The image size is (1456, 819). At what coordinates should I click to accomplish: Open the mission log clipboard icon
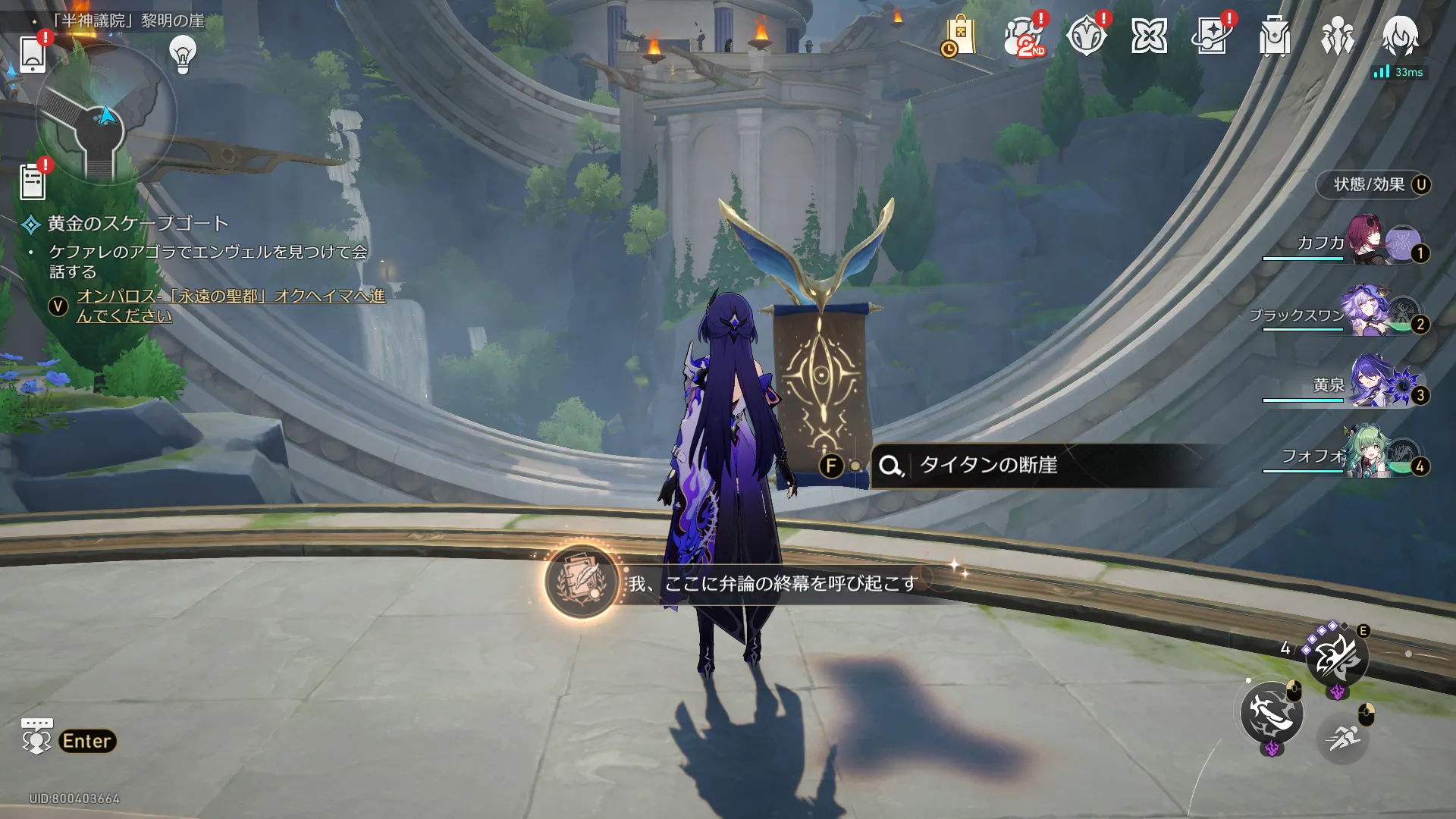[x=33, y=183]
